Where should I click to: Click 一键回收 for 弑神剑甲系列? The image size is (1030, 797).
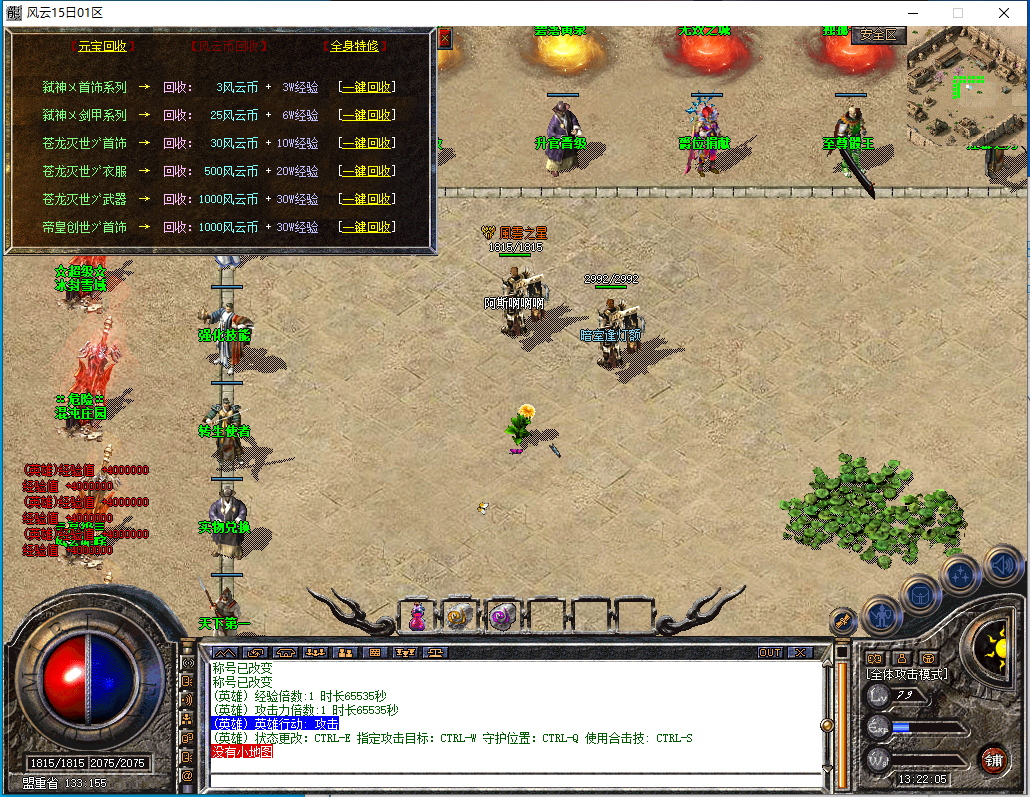click(x=367, y=115)
